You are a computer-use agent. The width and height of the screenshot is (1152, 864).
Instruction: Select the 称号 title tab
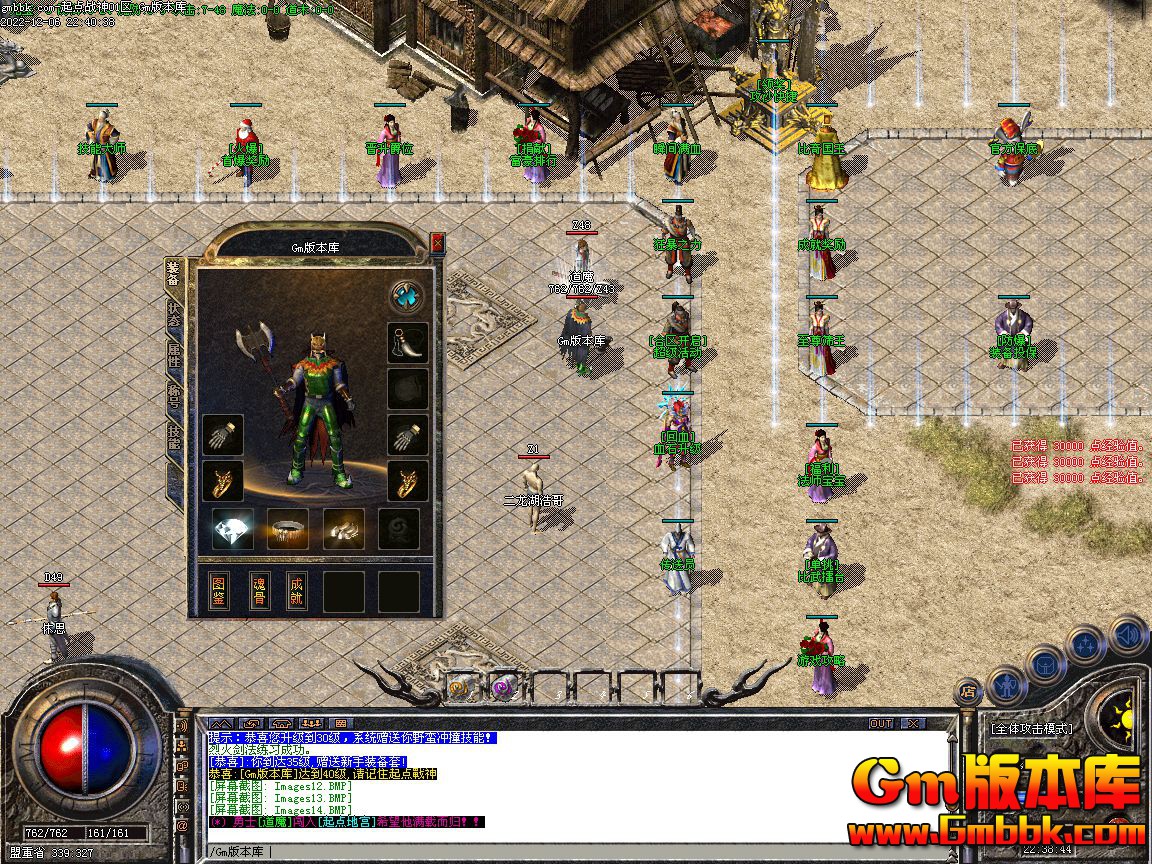(174, 396)
